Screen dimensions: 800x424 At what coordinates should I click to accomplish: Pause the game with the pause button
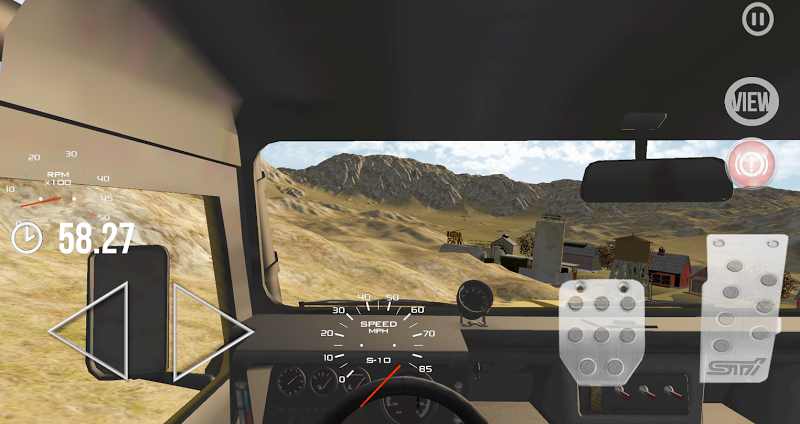tap(757, 18)
